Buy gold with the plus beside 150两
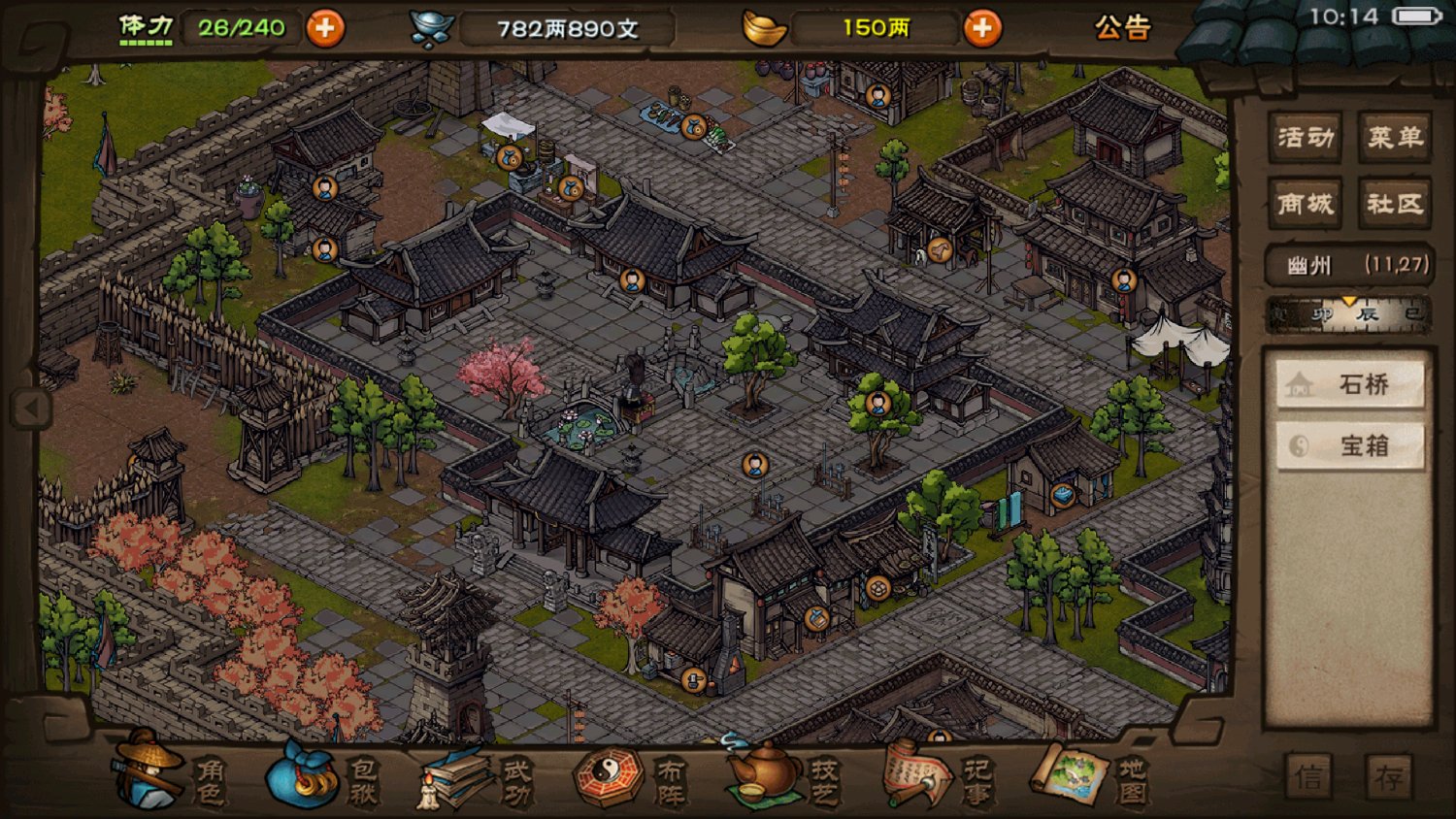 coord(982,28)
